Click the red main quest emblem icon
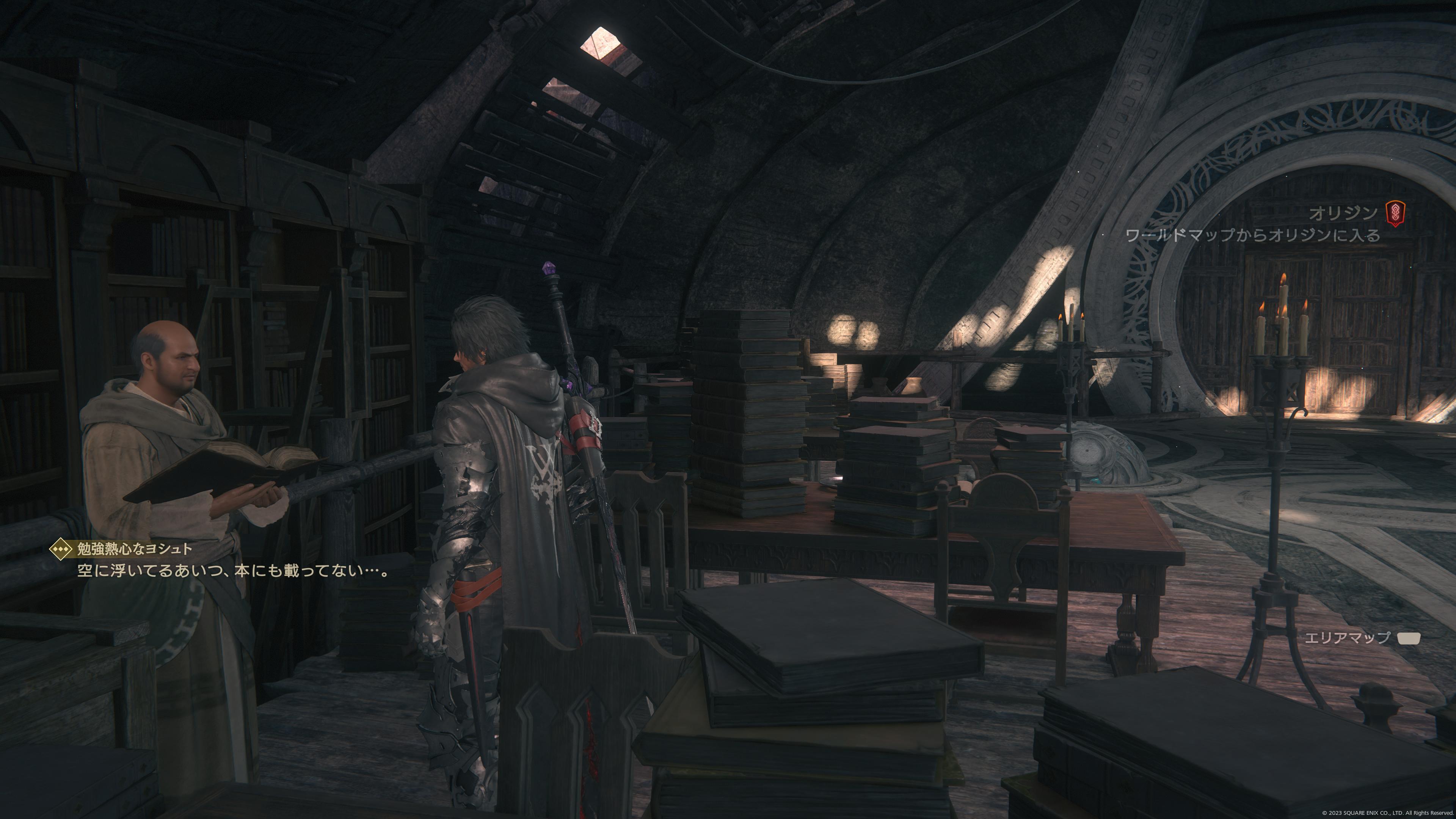The height and width of the screenshot is (819, 1456). coord(1395,213)
